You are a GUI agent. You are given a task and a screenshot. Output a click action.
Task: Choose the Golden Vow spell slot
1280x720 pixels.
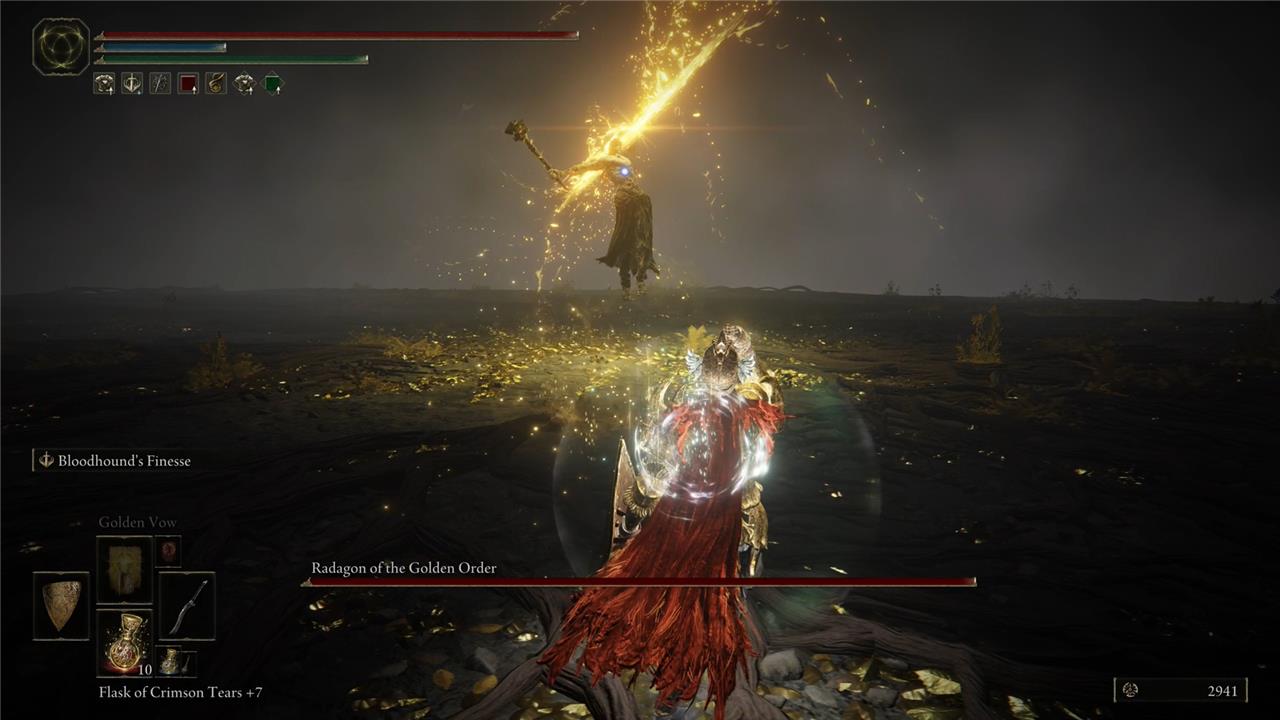(124, 570)
